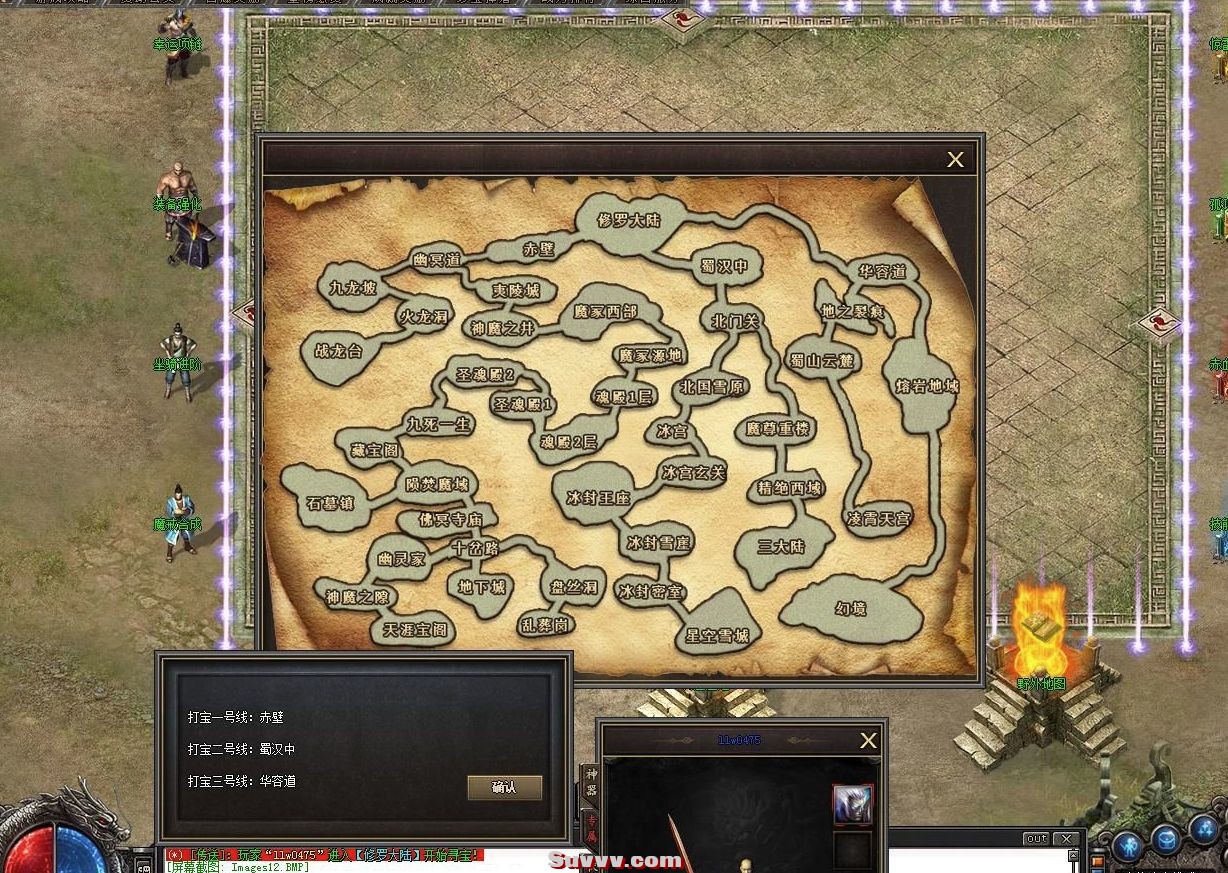Select the 三大陆 map node
The height and width of the screenshot is (873, 1228).
pyautogui.click(x=781, y=547)
